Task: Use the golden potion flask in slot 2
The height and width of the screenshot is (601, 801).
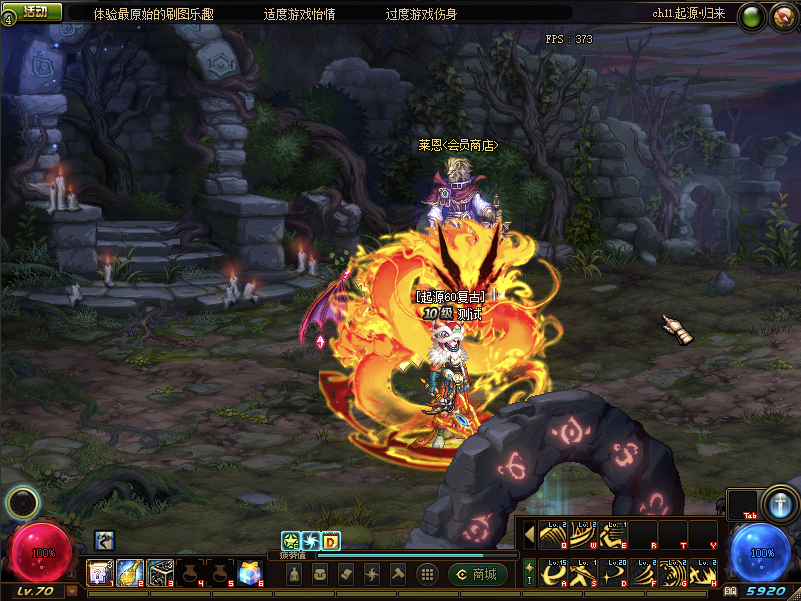Action: point(130,572)
